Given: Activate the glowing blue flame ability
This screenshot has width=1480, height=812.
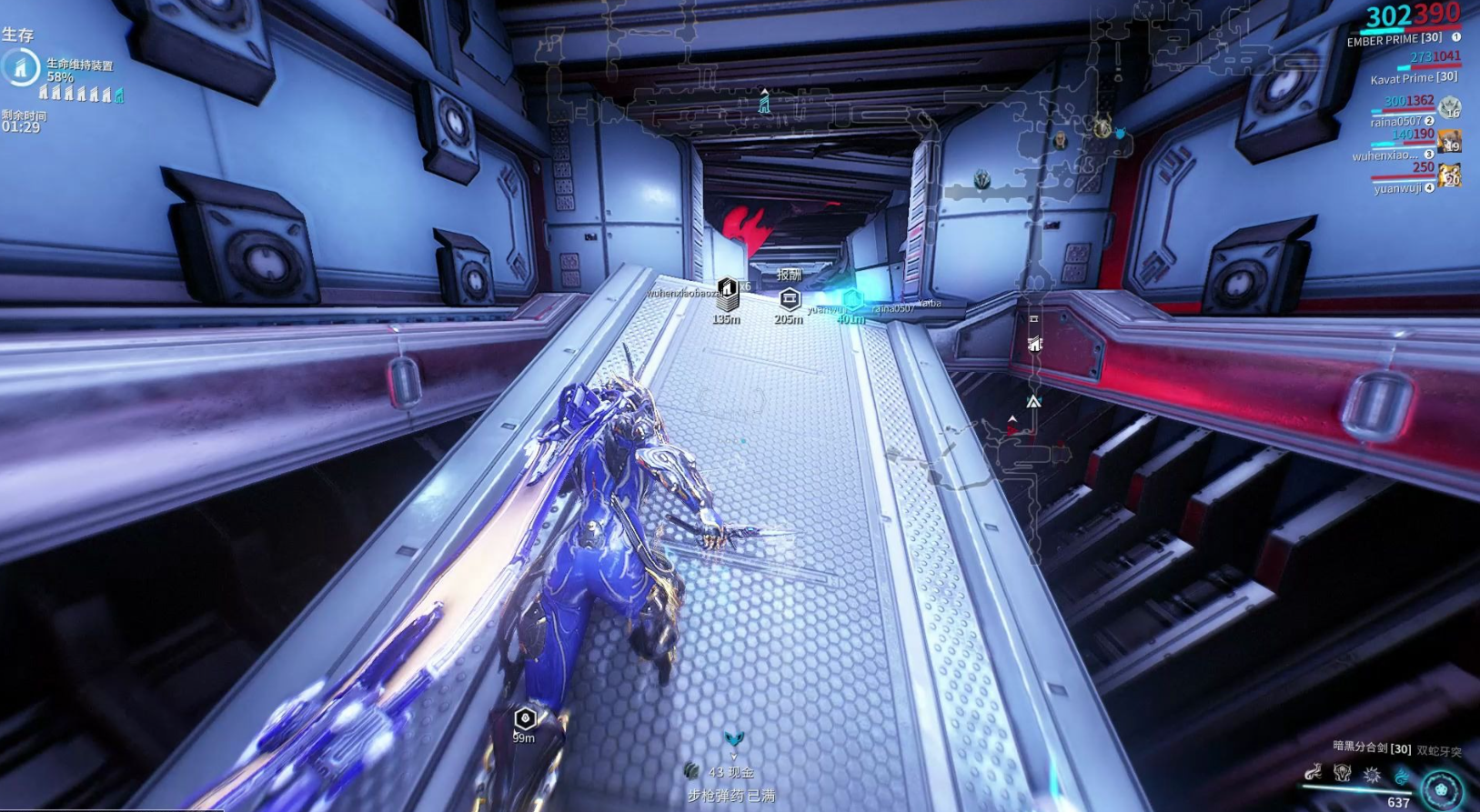Looking at the screenshot, I should coord(1402,776).
